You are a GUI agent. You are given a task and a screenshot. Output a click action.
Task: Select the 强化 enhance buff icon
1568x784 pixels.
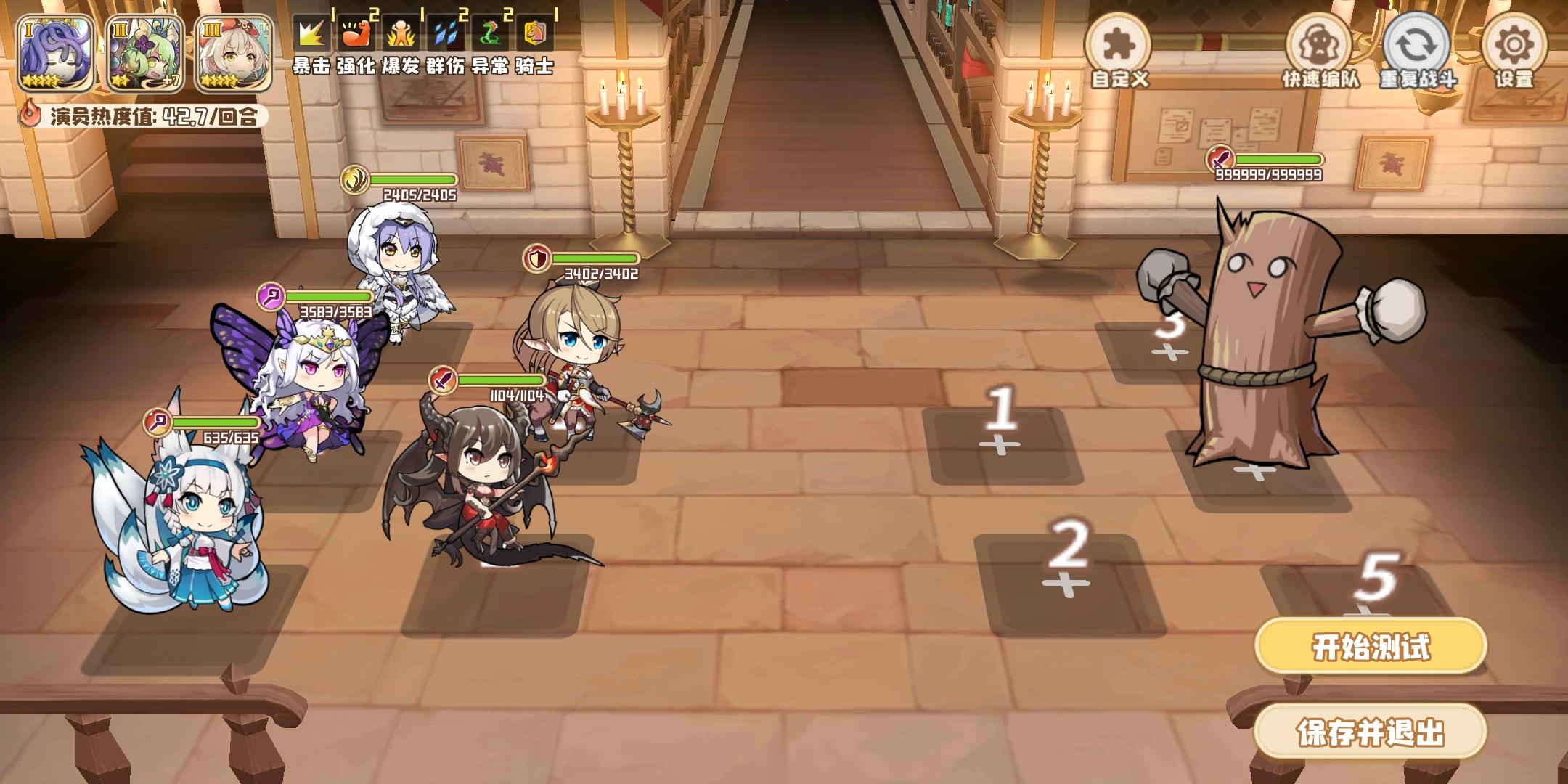point(356,33)
